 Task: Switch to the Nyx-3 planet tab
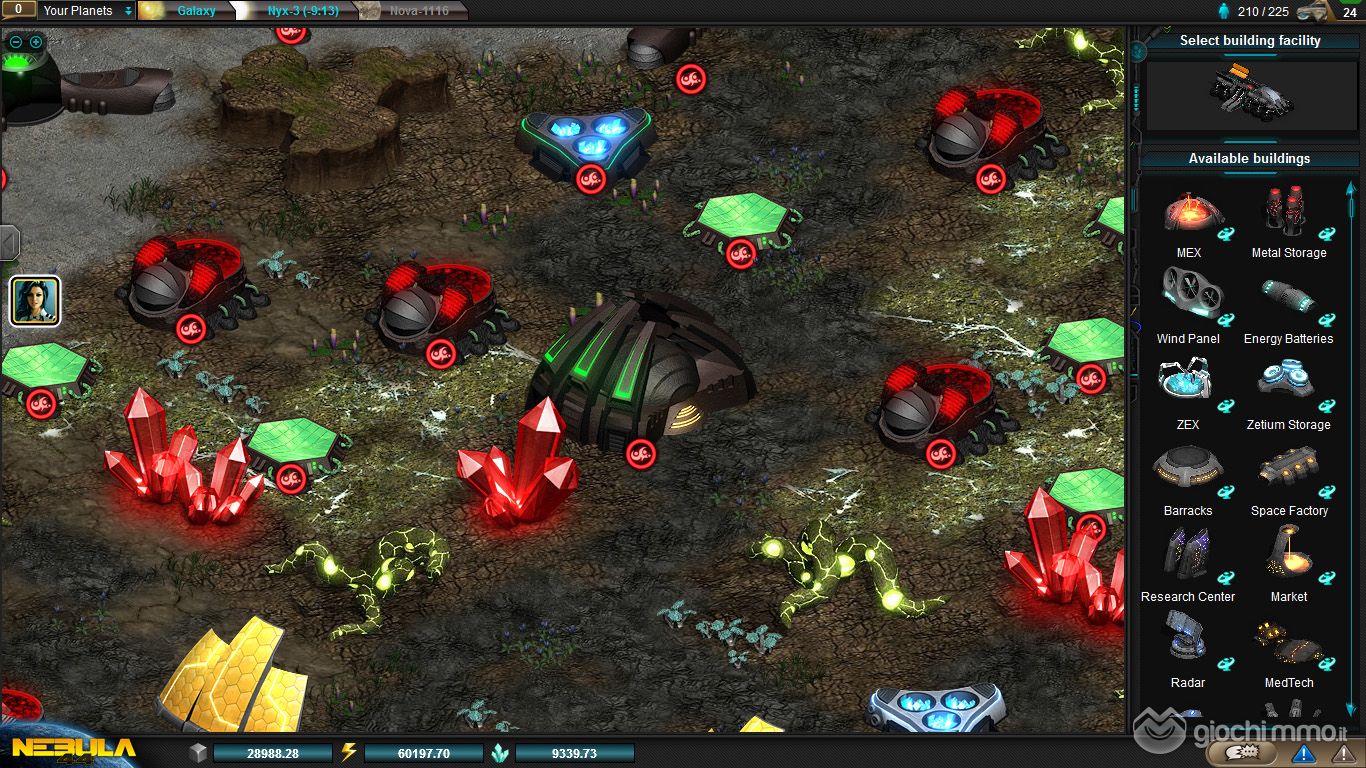tap(302, 11)
